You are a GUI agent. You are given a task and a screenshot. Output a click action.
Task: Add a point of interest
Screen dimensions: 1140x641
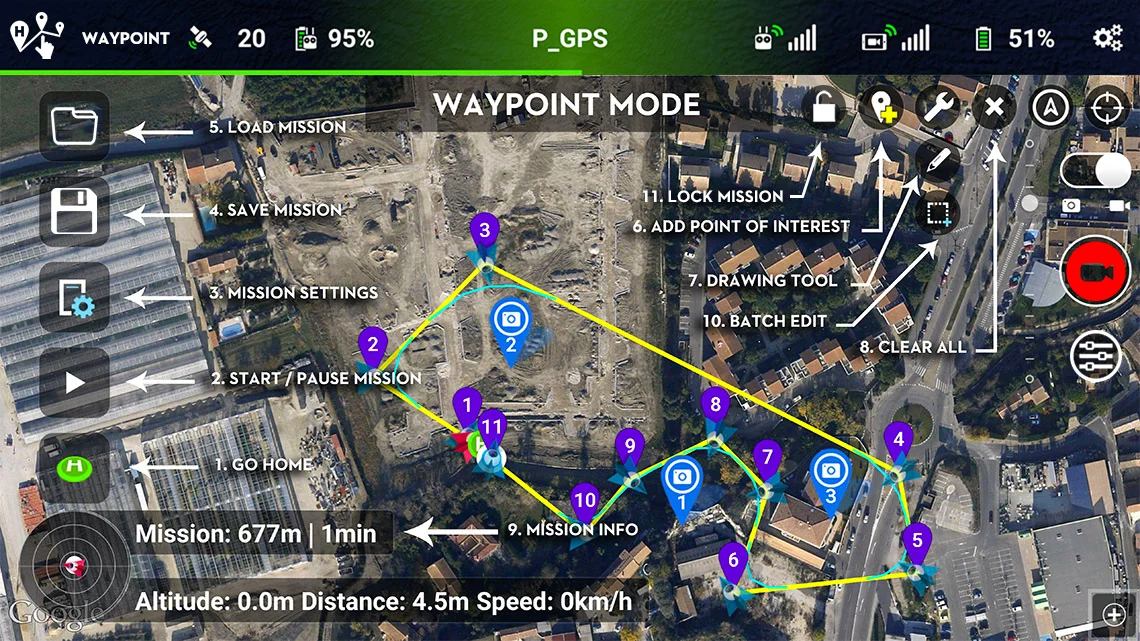(x=881, y=107)
